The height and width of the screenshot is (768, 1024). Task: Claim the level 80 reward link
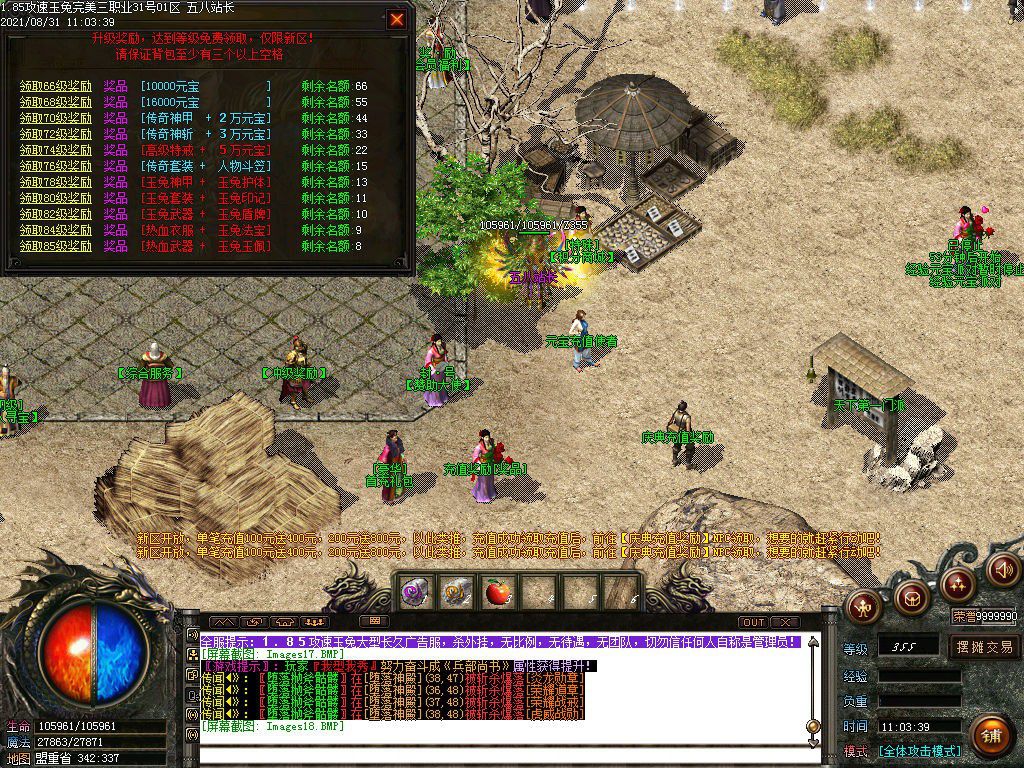56,198
